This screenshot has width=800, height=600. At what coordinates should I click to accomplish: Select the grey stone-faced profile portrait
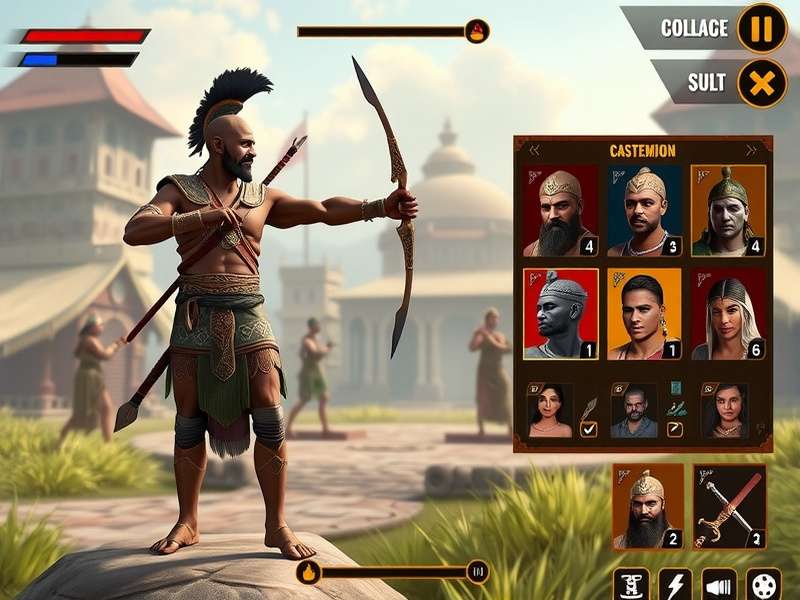[x=560, y=313]
